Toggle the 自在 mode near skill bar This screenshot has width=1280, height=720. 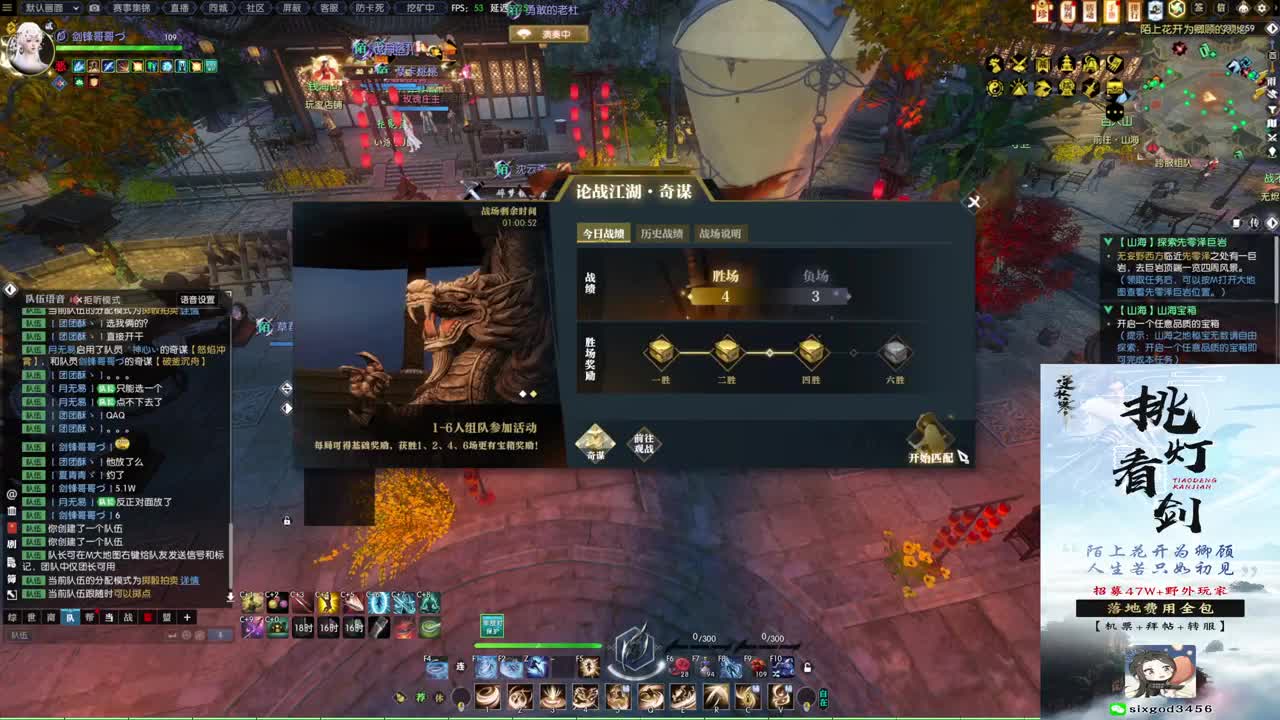(824, 698)
